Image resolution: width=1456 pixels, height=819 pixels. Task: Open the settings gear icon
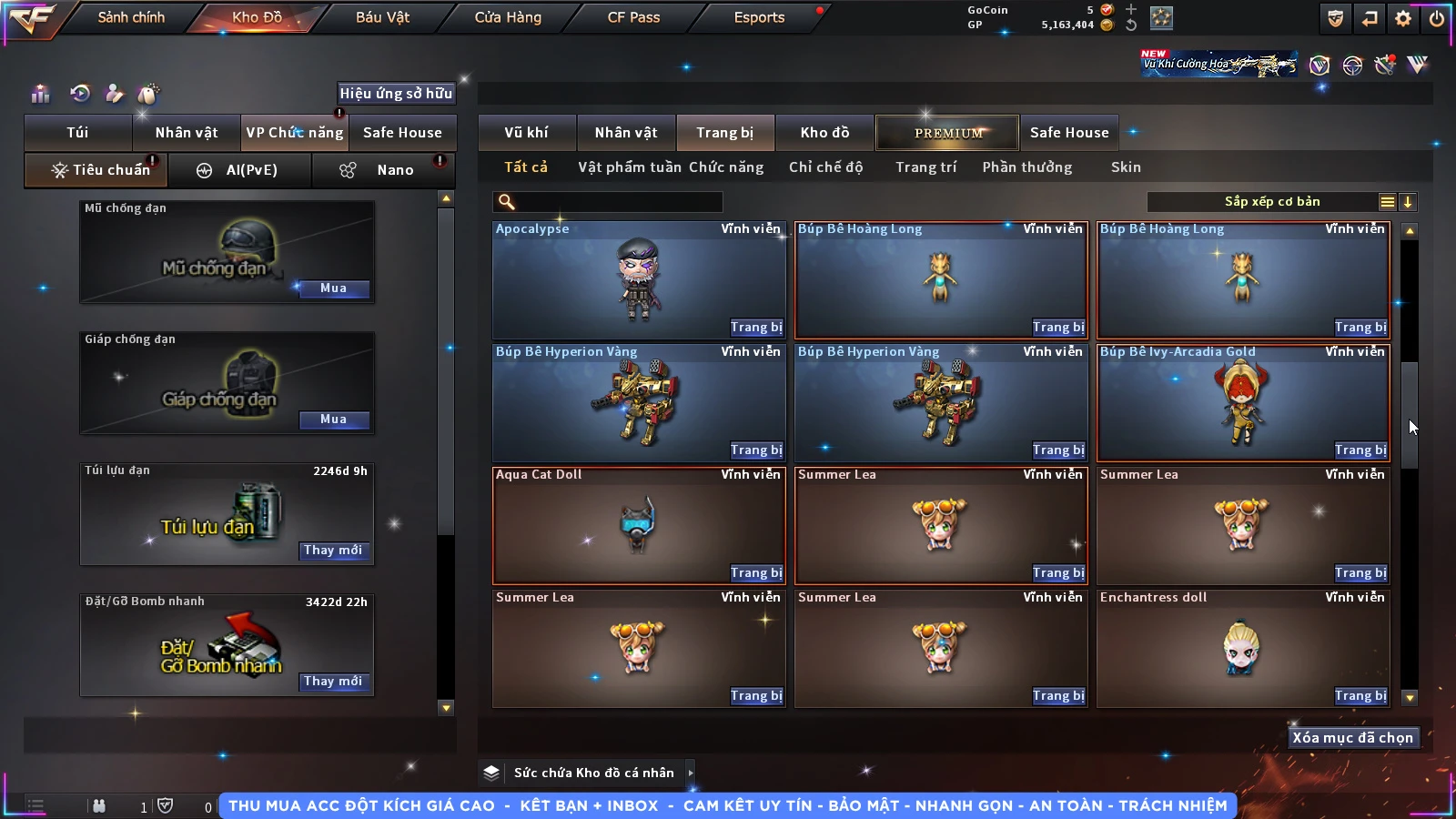click(x=1403, y=18)
